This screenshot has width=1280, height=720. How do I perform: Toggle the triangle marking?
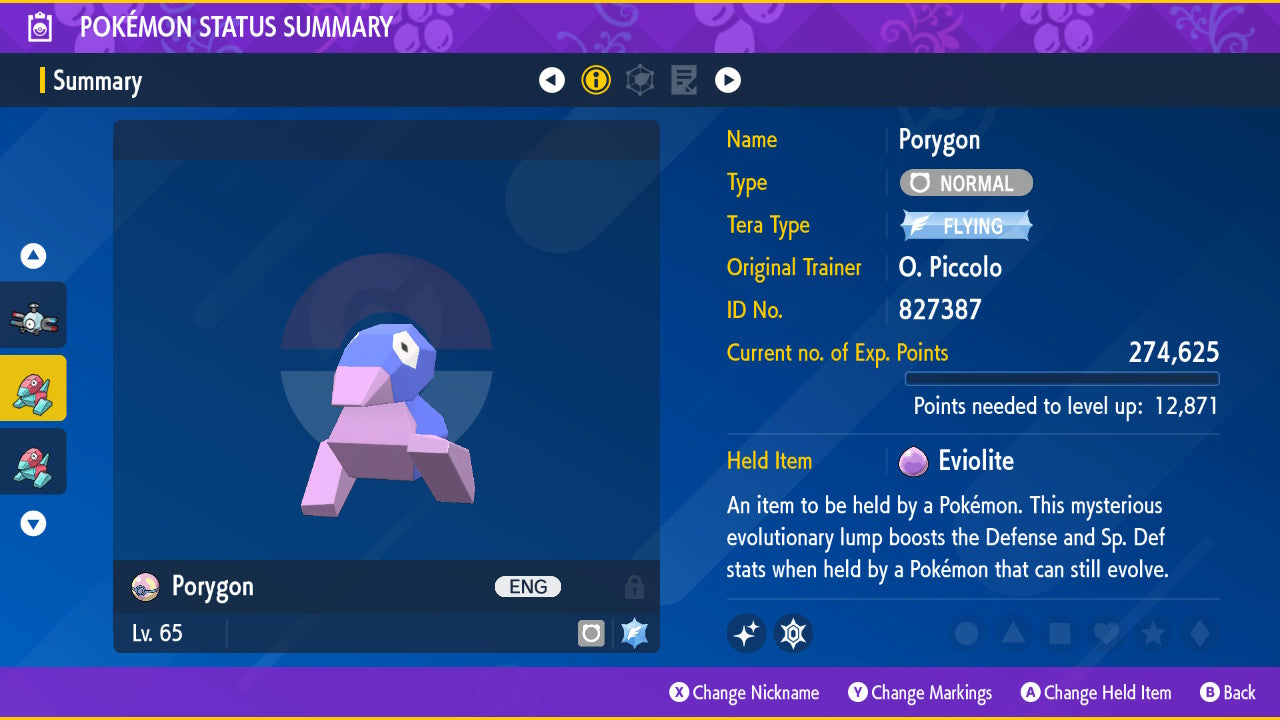pyautogui.click(x=1012, y=633)
